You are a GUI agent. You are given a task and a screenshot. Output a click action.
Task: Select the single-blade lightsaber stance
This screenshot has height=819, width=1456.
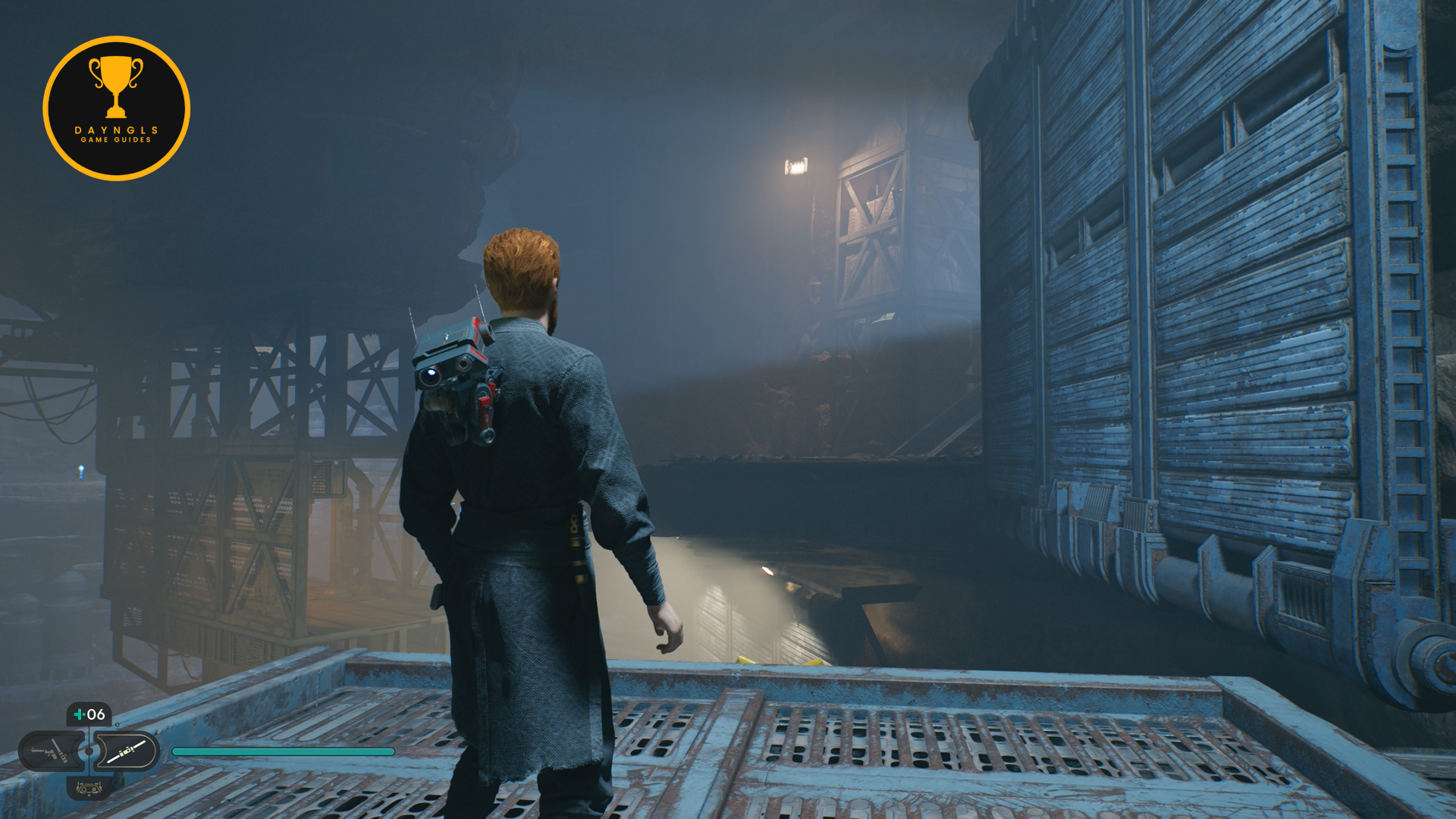(126, 752)
